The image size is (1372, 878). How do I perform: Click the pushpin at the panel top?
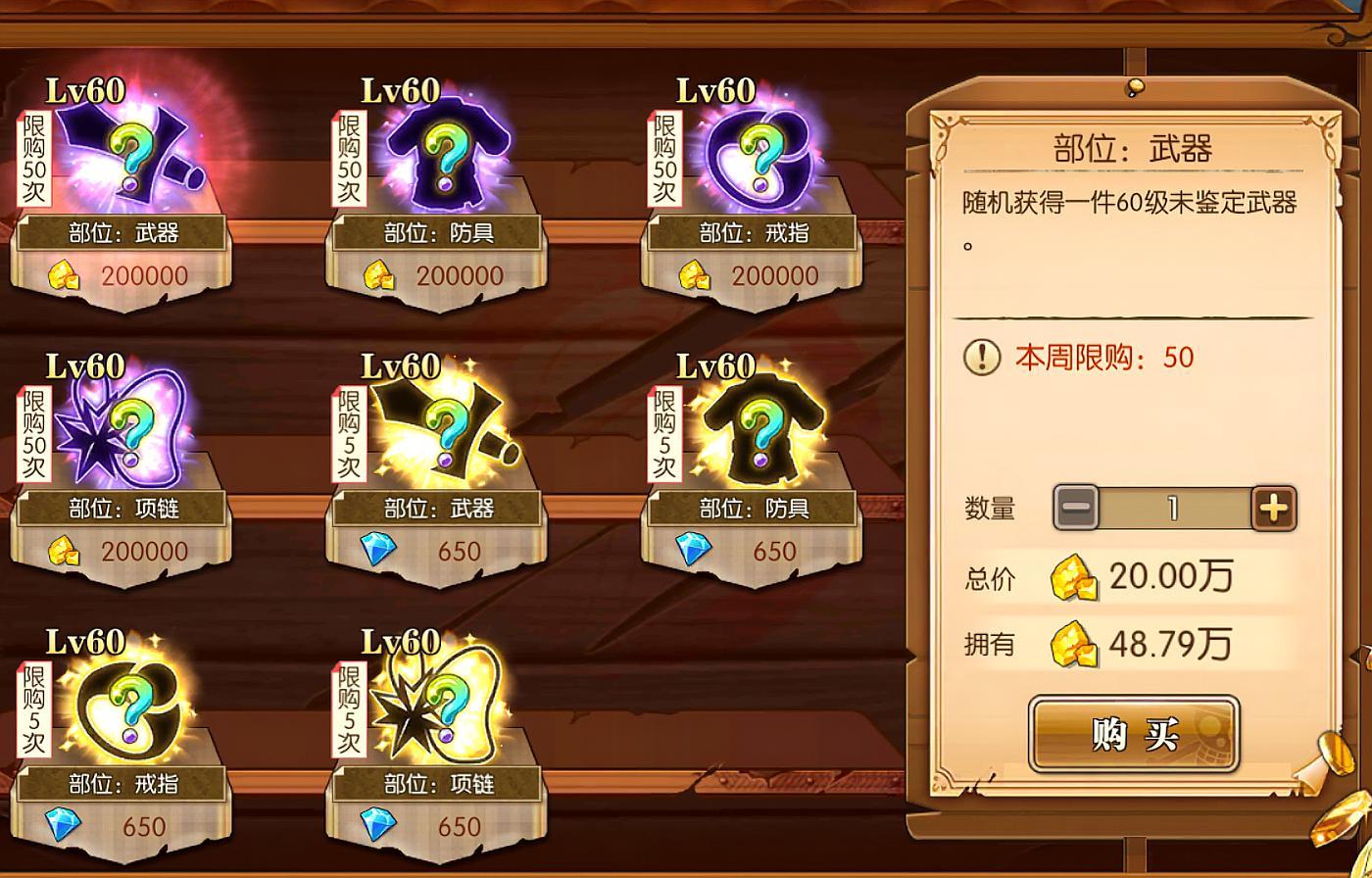point(1134,89)
